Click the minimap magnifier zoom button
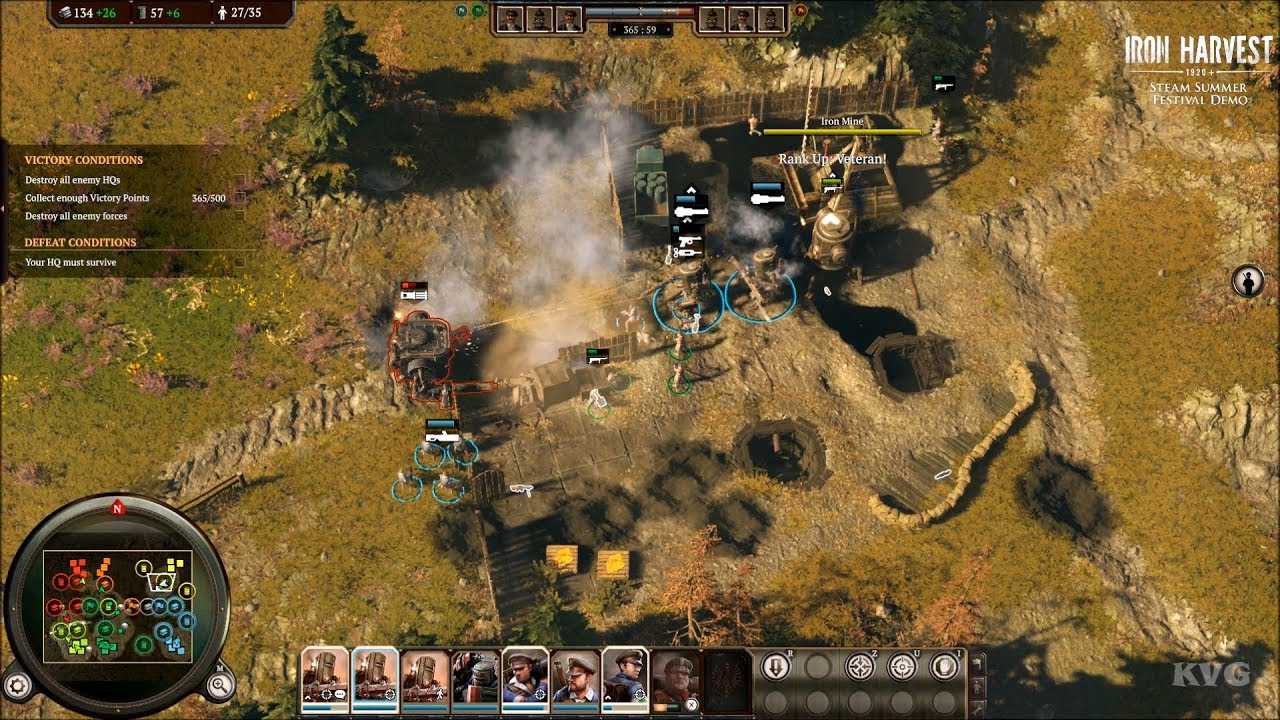Viewport: 1280px width, 720px height. (220, 684)
